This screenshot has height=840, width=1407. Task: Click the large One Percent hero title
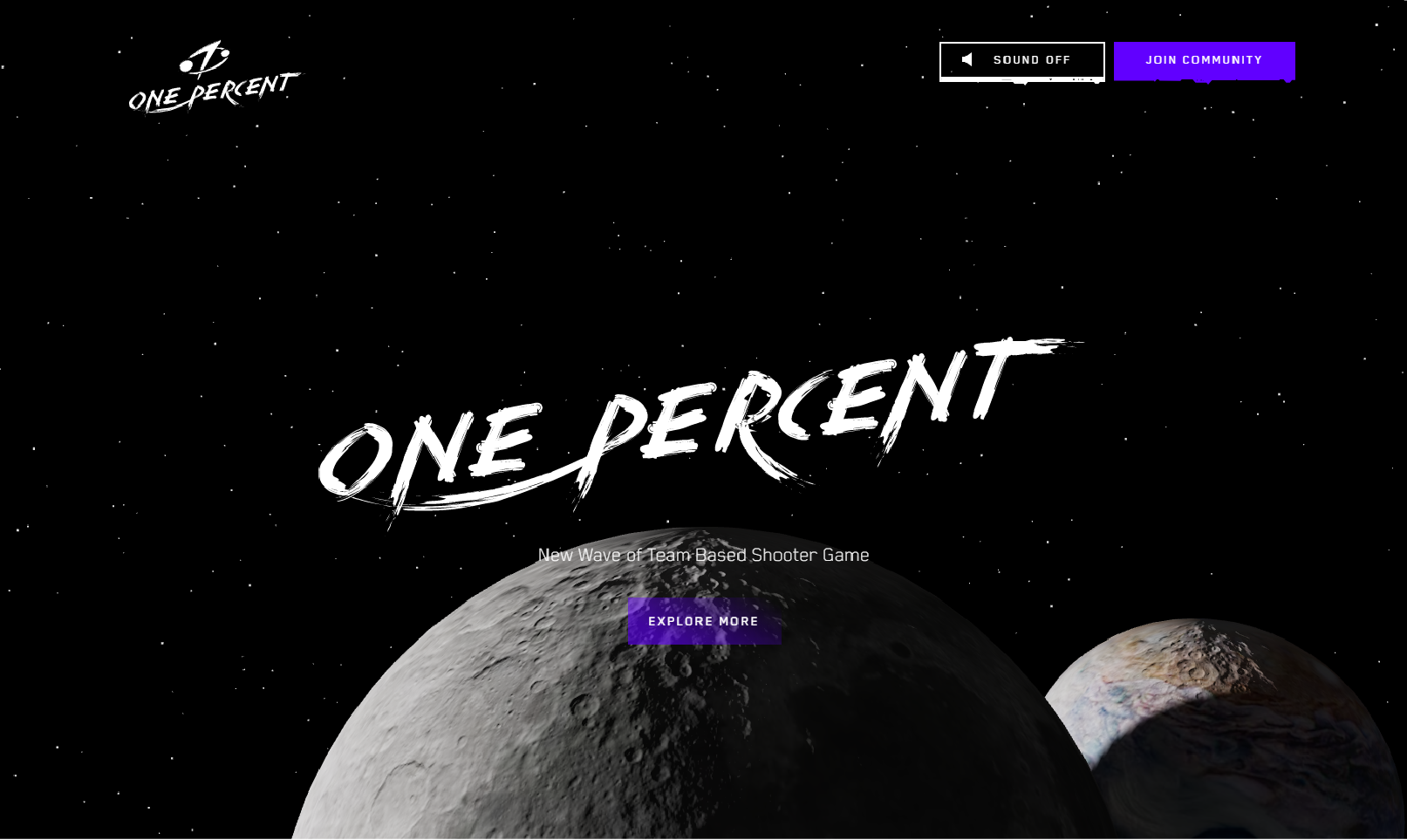(698, 427)
